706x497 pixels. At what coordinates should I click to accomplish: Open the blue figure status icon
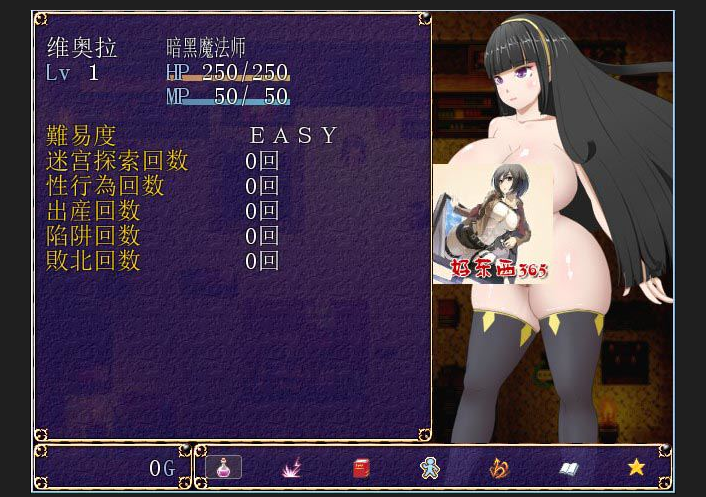coord(430,467)
